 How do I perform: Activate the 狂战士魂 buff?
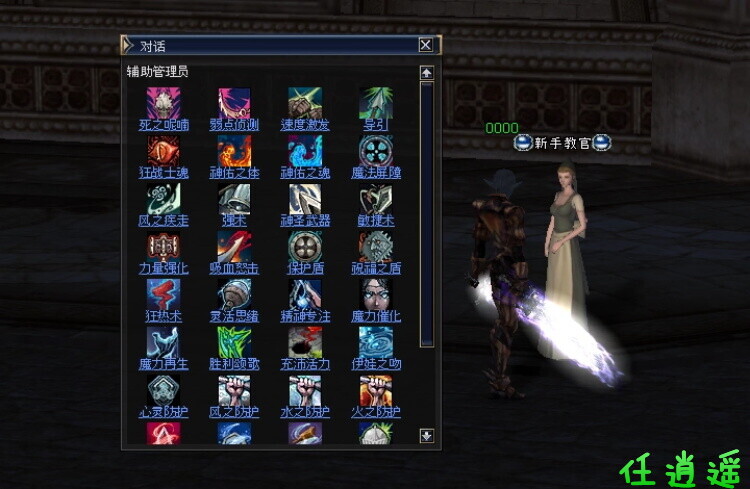point(163,151)
